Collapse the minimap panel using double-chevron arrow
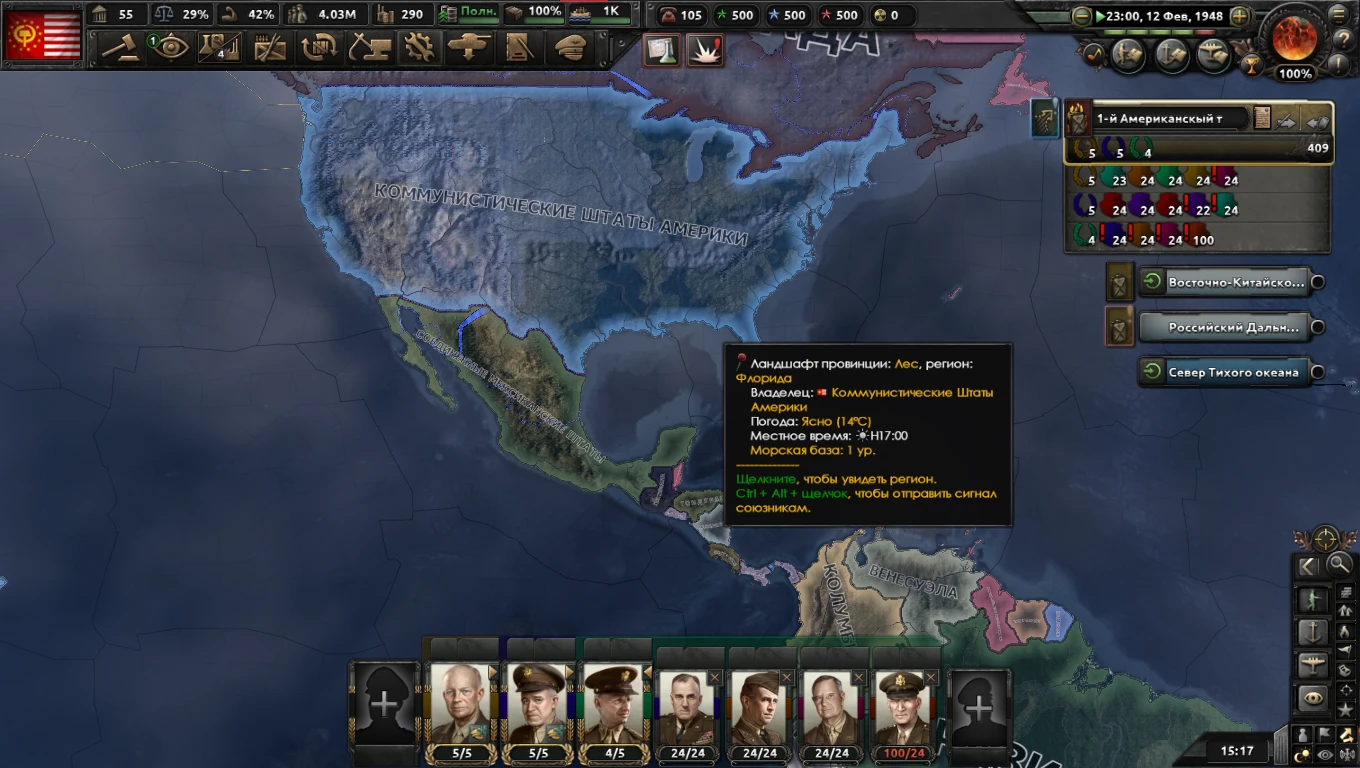This screenshot has width=1360, height=768. (1307, 566)
